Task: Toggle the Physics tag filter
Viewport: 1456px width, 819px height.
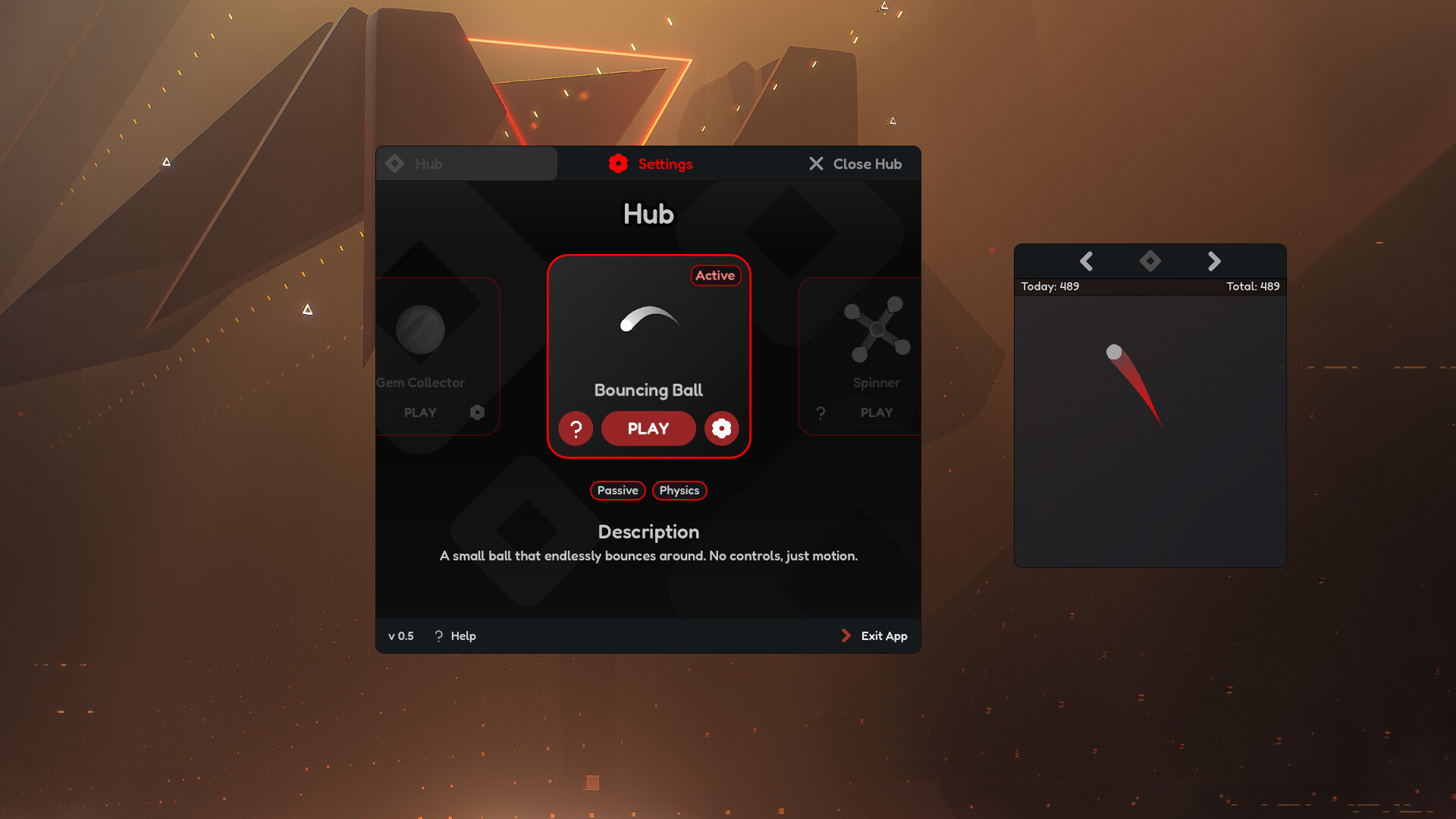Action: click(x=679, y=491)
